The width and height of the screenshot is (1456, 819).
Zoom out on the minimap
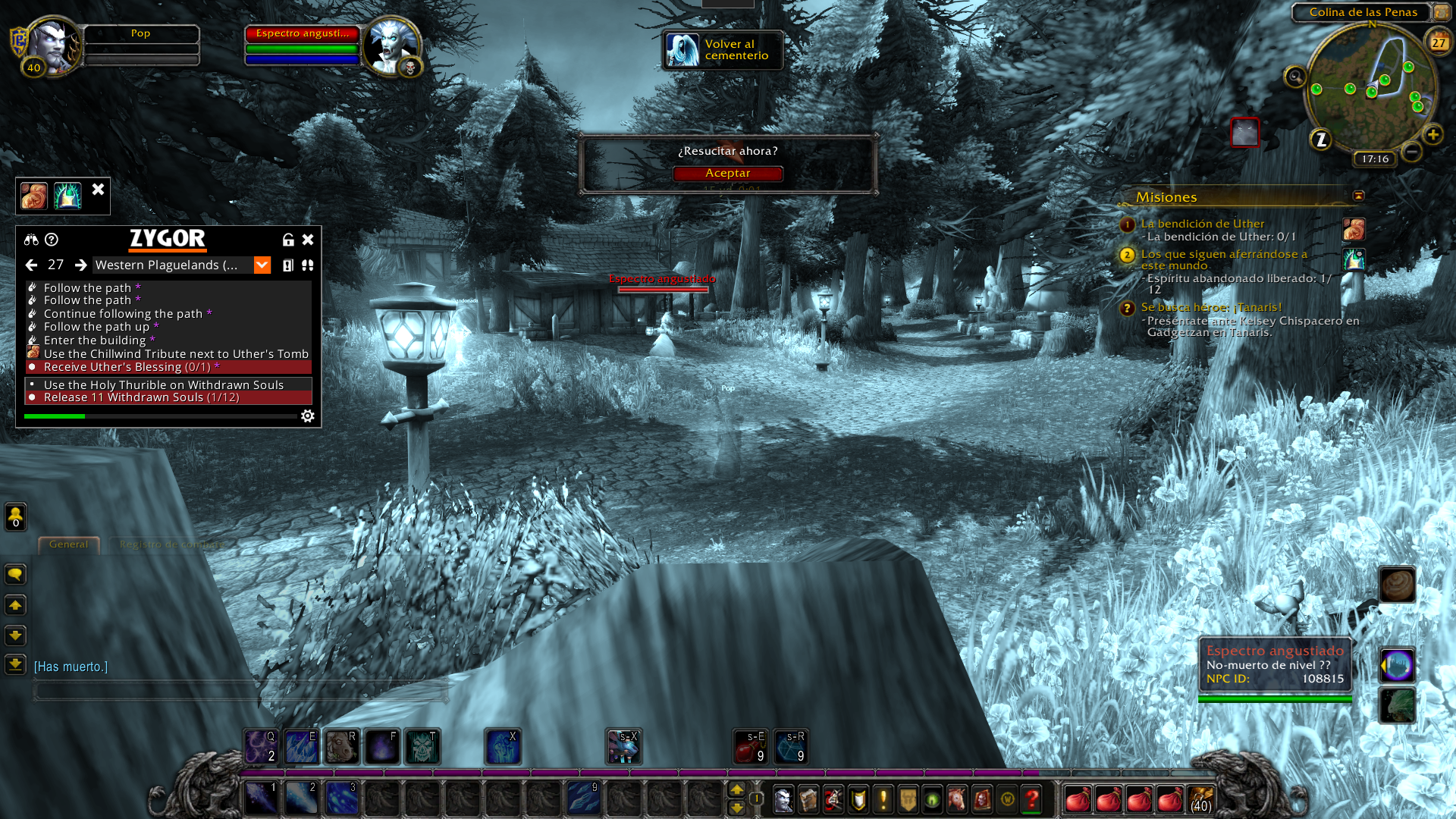coord(1411,152)
